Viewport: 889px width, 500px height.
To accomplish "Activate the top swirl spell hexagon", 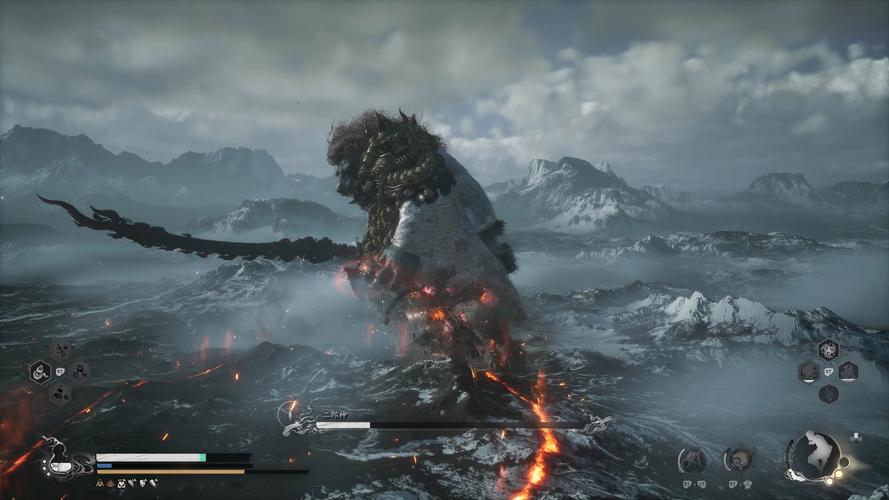I will pos(828,350).
